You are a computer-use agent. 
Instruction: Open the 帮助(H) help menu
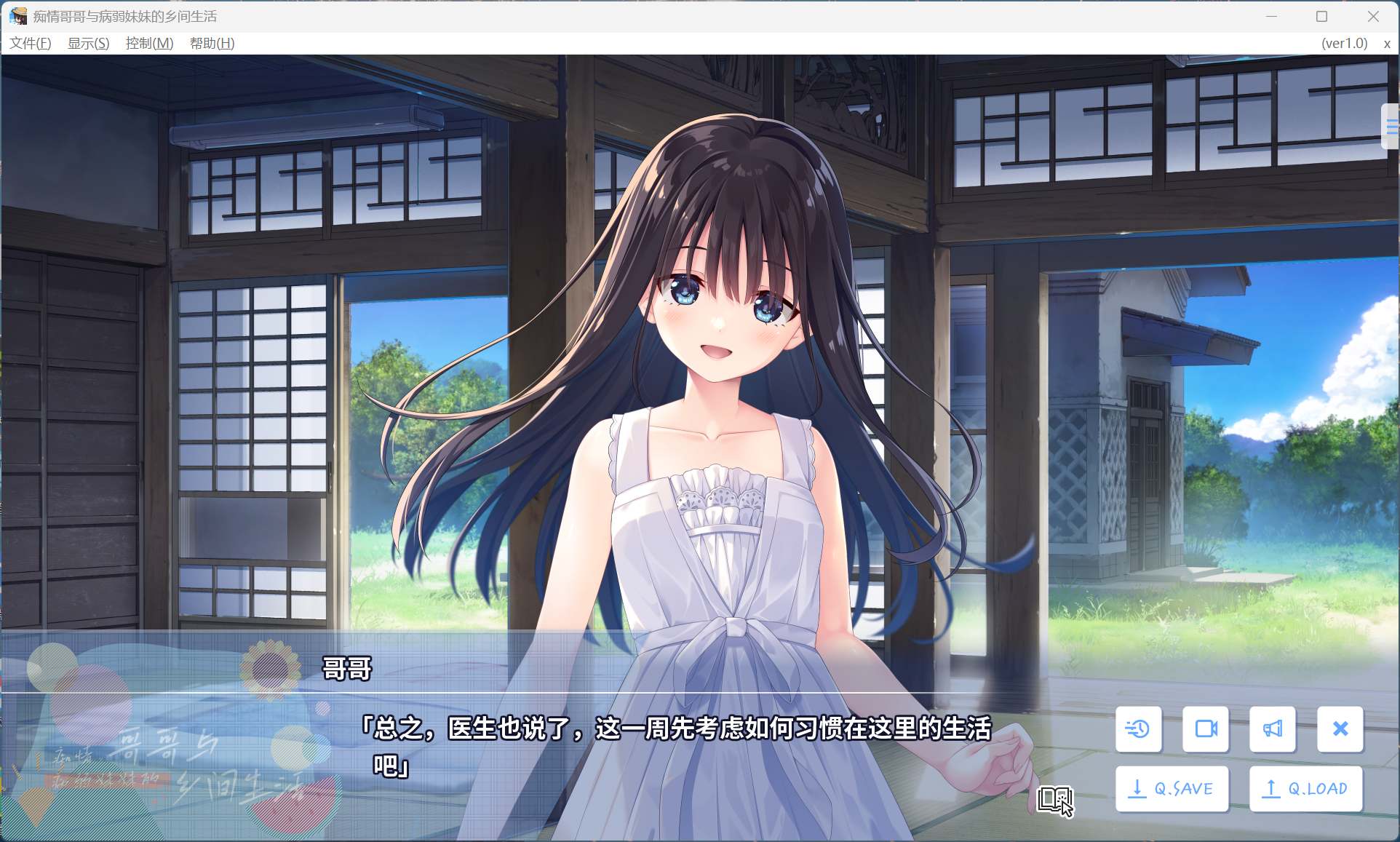tap(212, 44)
